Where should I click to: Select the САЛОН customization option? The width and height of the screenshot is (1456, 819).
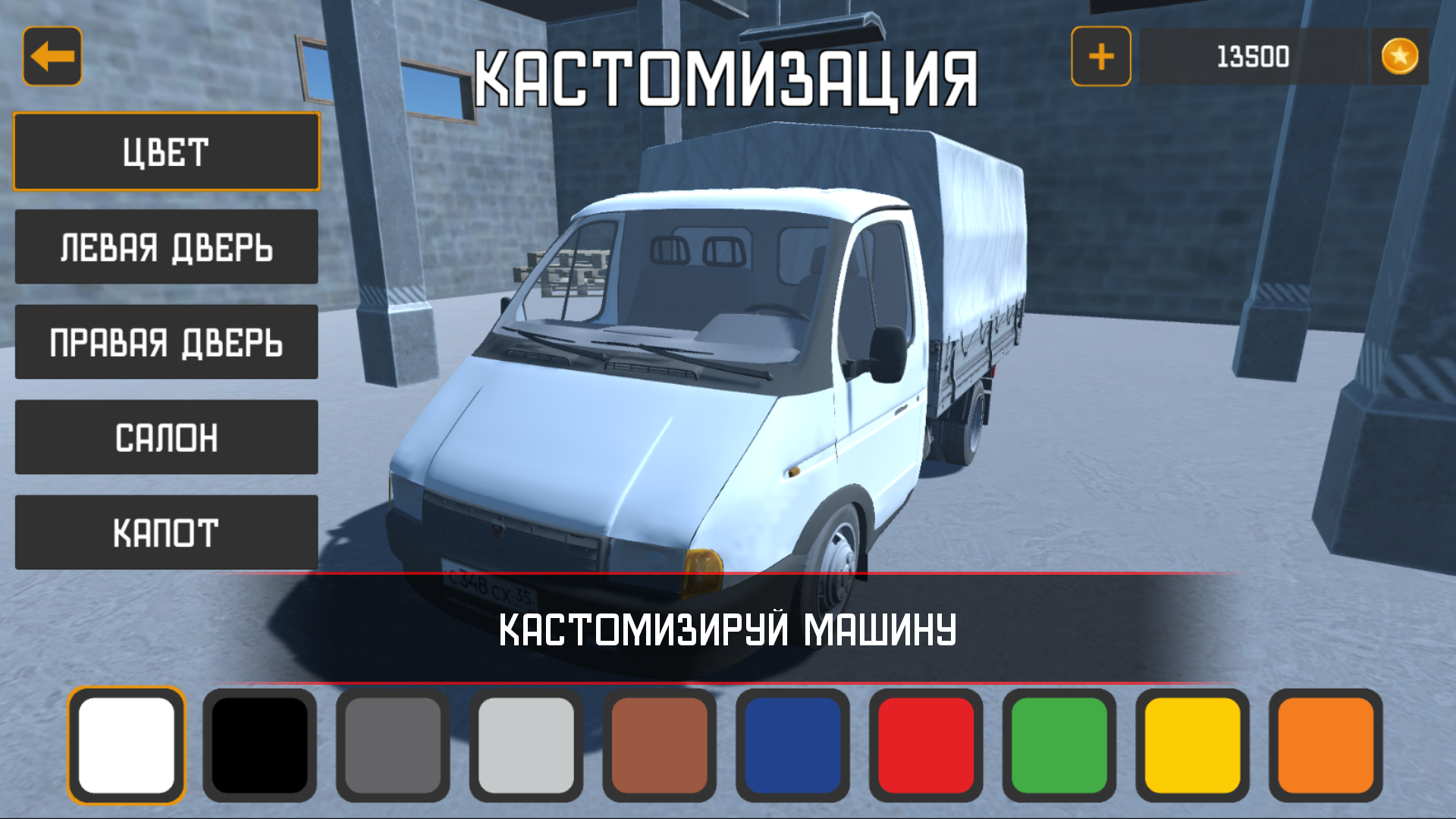click(x=166, y=438)
